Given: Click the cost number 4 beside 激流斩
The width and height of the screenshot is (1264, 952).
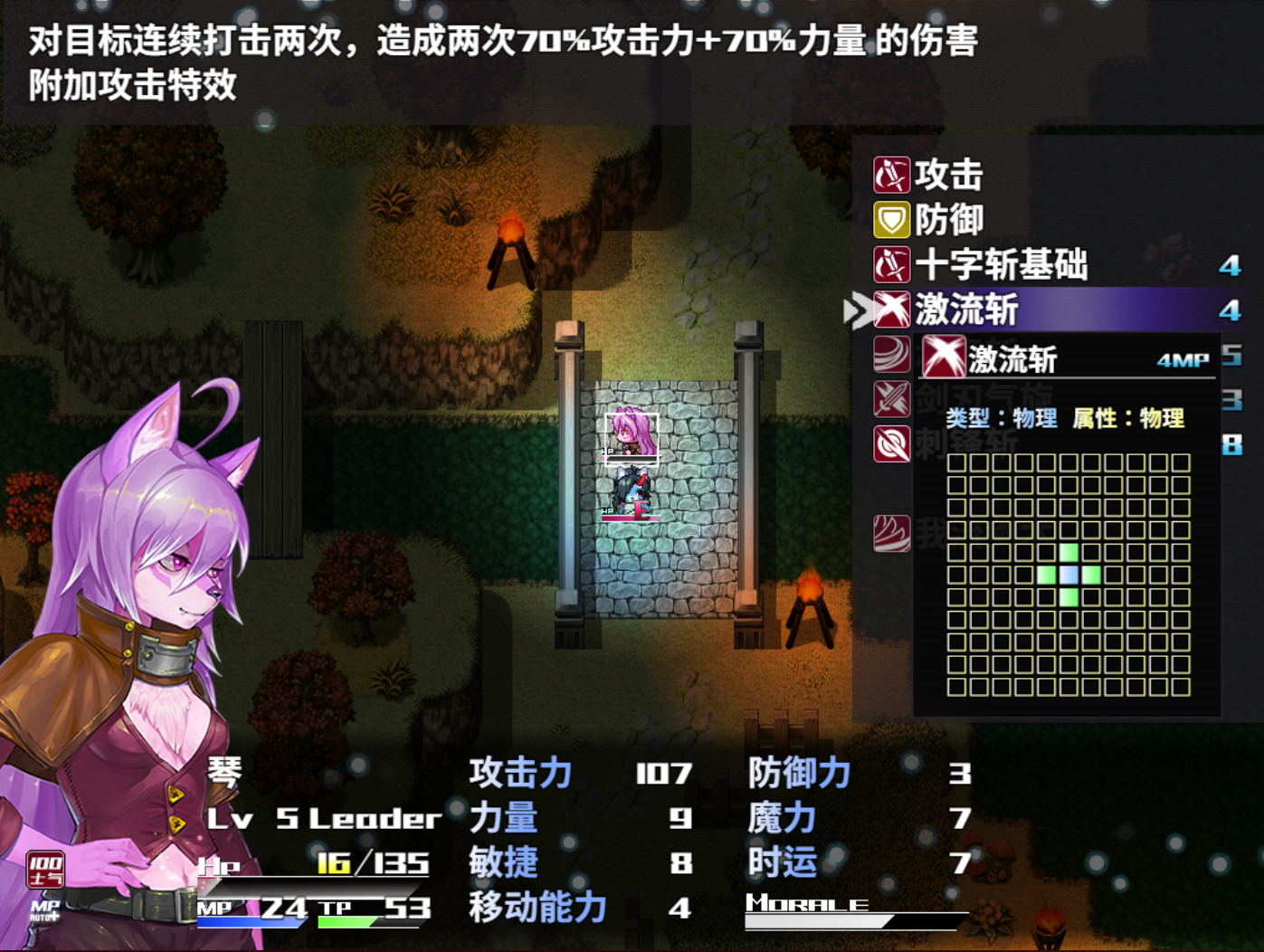Looking at the screenshot, I should coord(1232,309).
